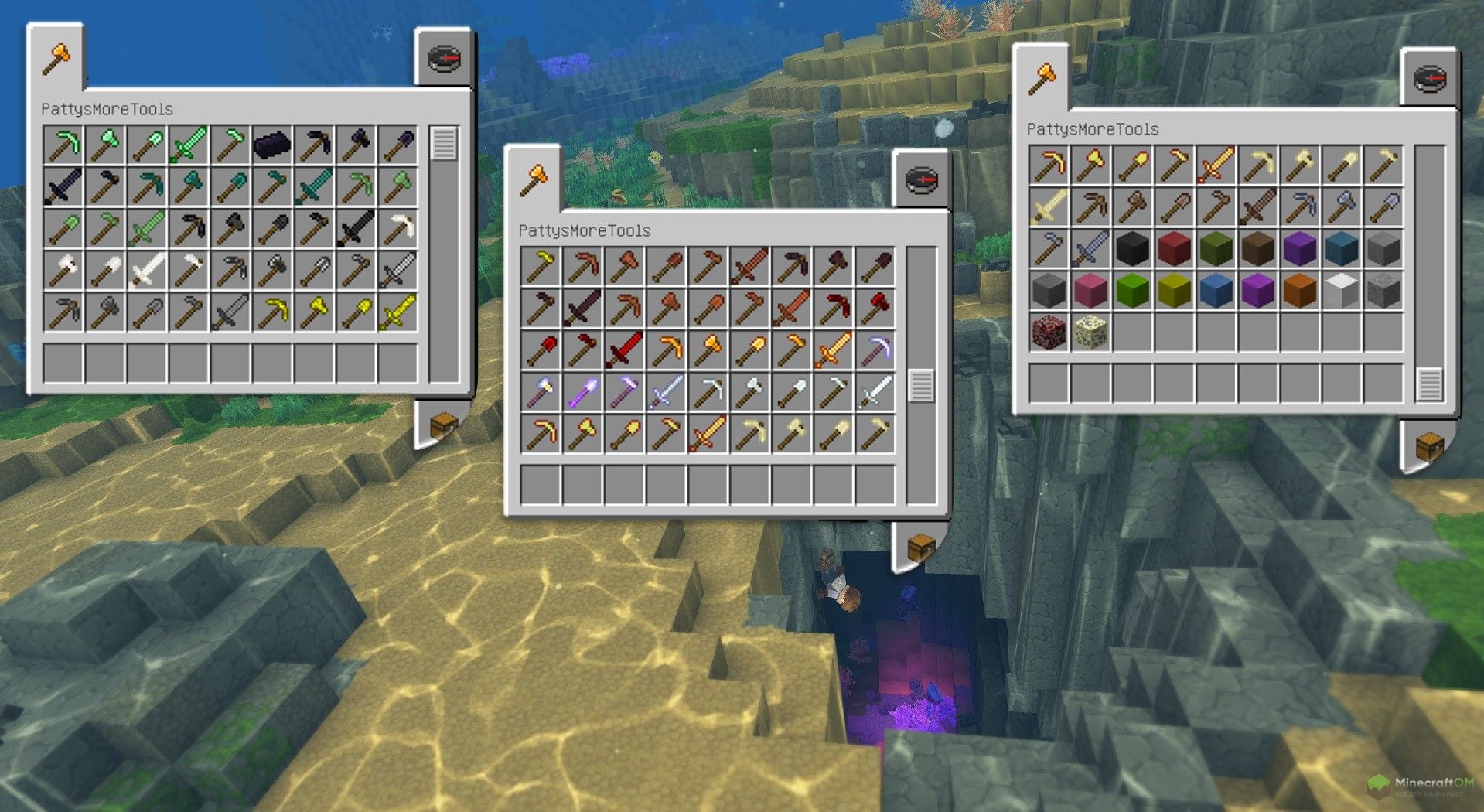
Task: Grab the lime green block
Action: (x=1132, y=291)
